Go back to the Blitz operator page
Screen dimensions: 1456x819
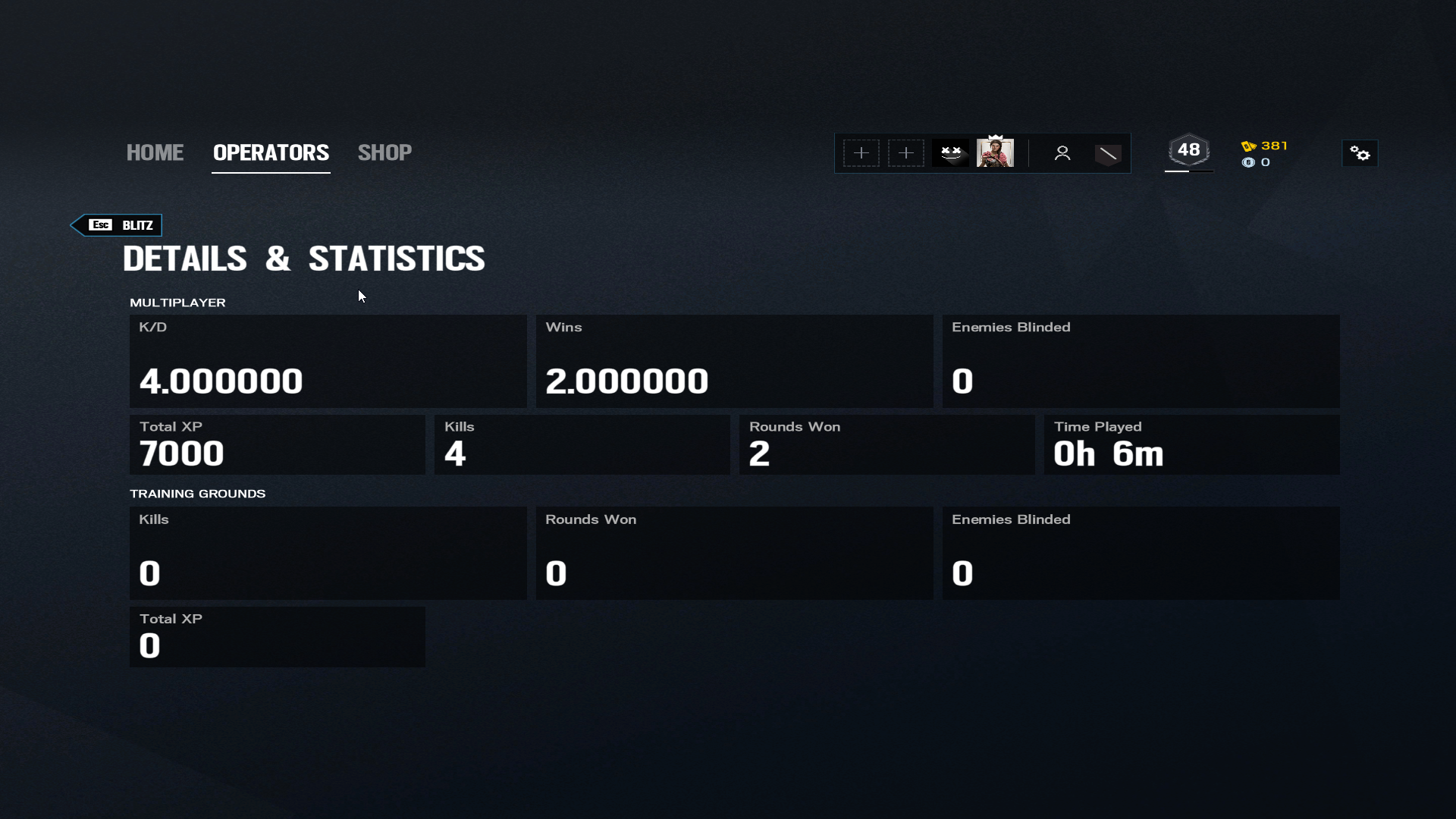click(x=117, y=225)
